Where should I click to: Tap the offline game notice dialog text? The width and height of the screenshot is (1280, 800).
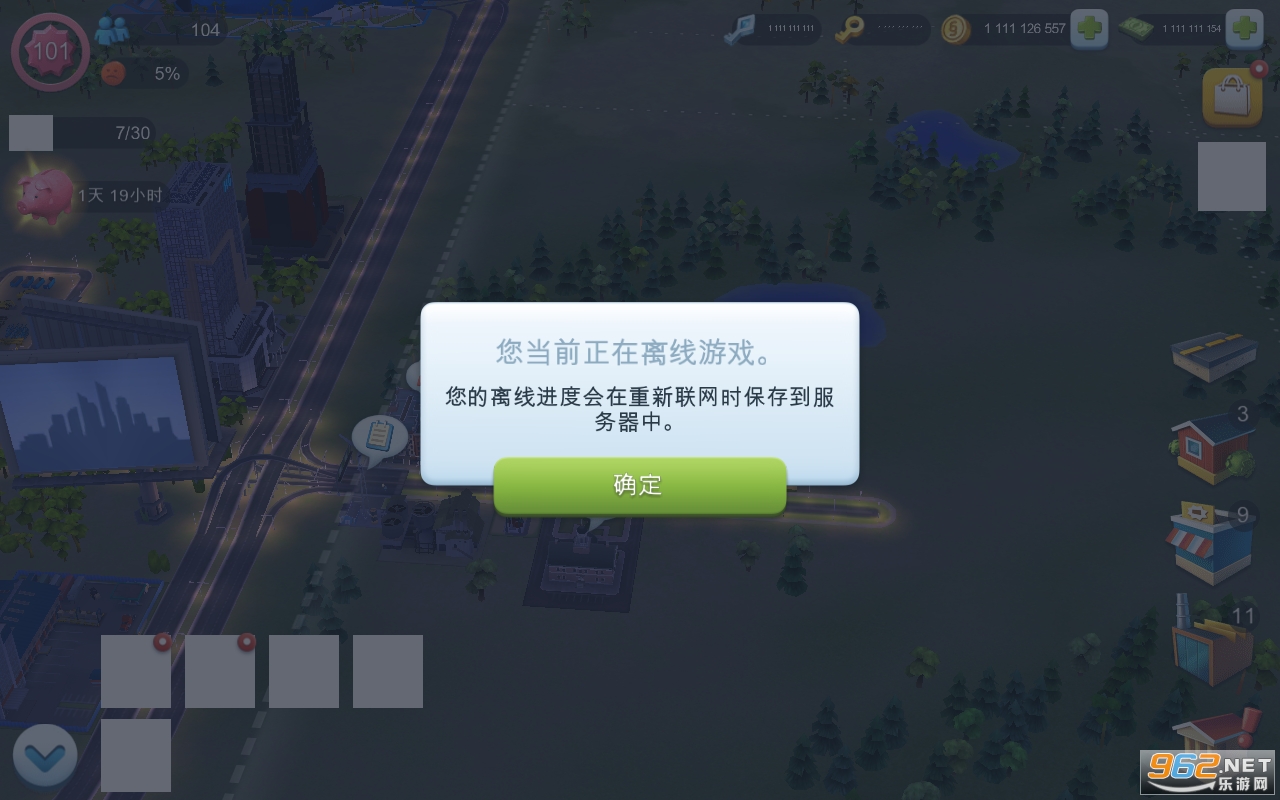pos(639,397)
